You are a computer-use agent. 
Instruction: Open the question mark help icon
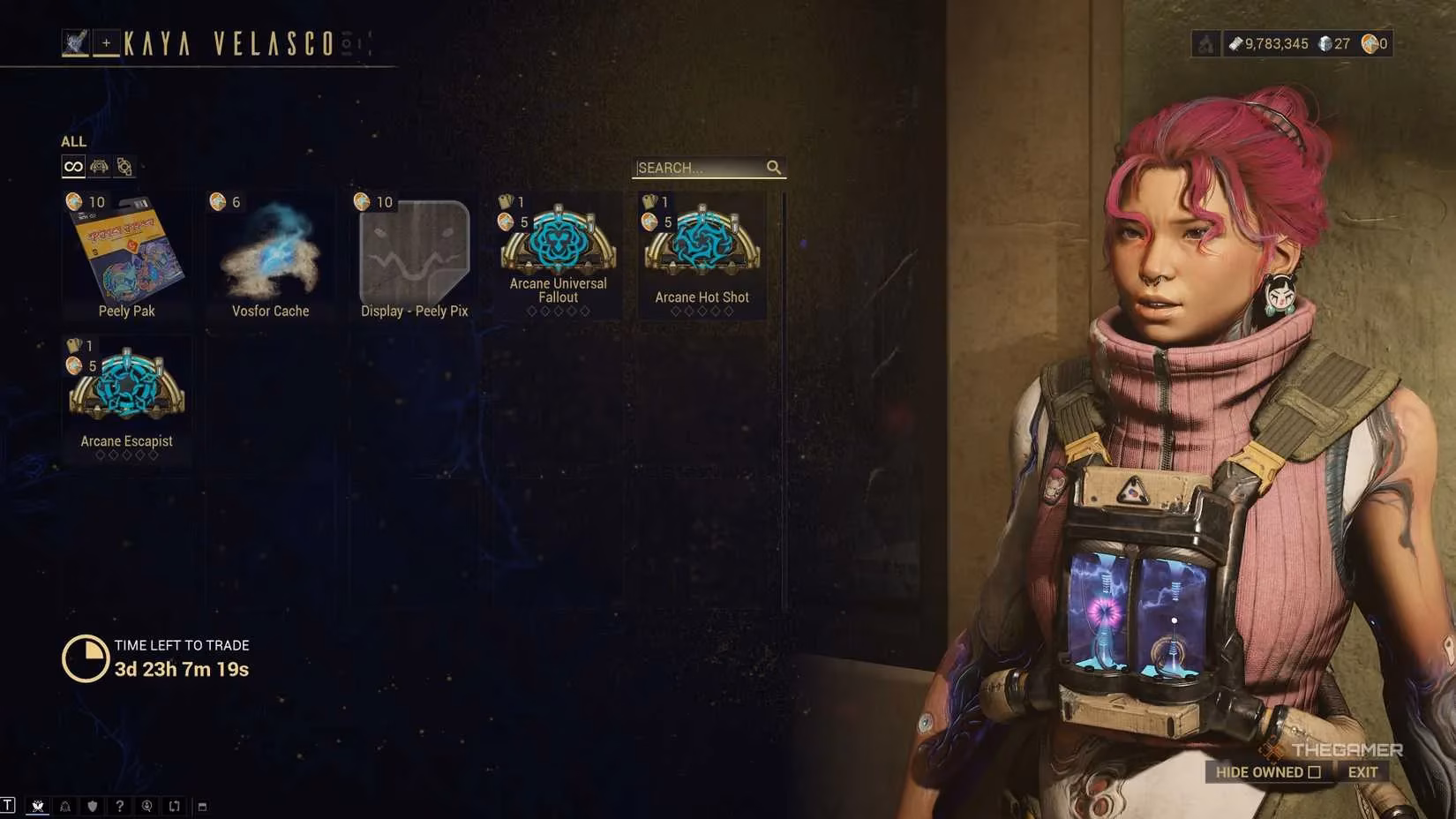(x=119, y=806)
